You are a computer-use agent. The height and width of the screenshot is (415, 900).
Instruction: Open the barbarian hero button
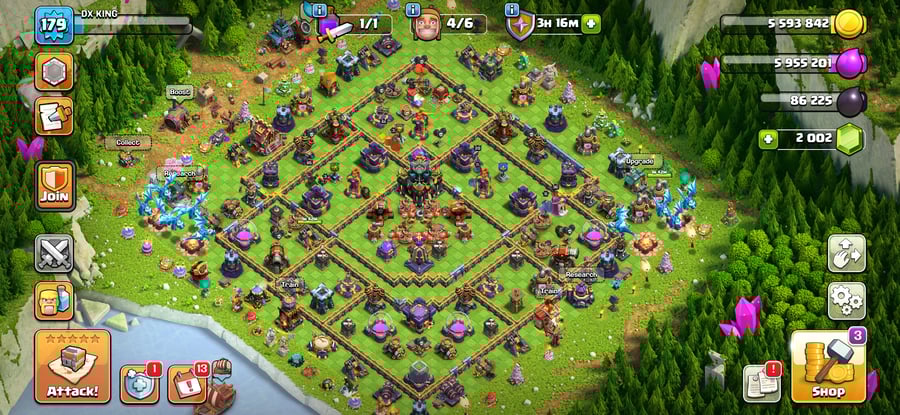pos(54,299)
